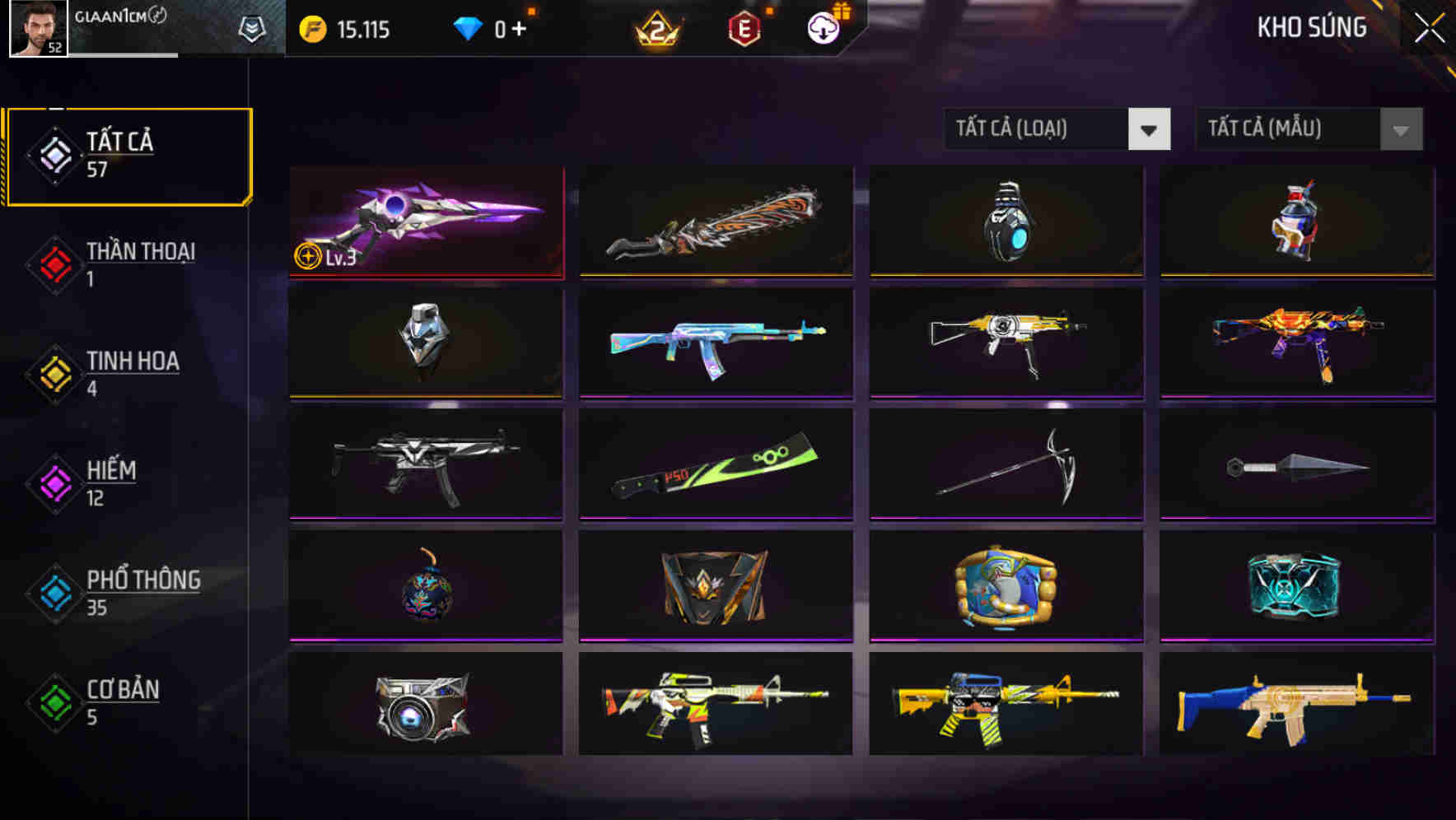The width and height of the screenshot is (1456, 820).
Task: Open the KHO SÚNG title tab
Action: (1313, 27)
